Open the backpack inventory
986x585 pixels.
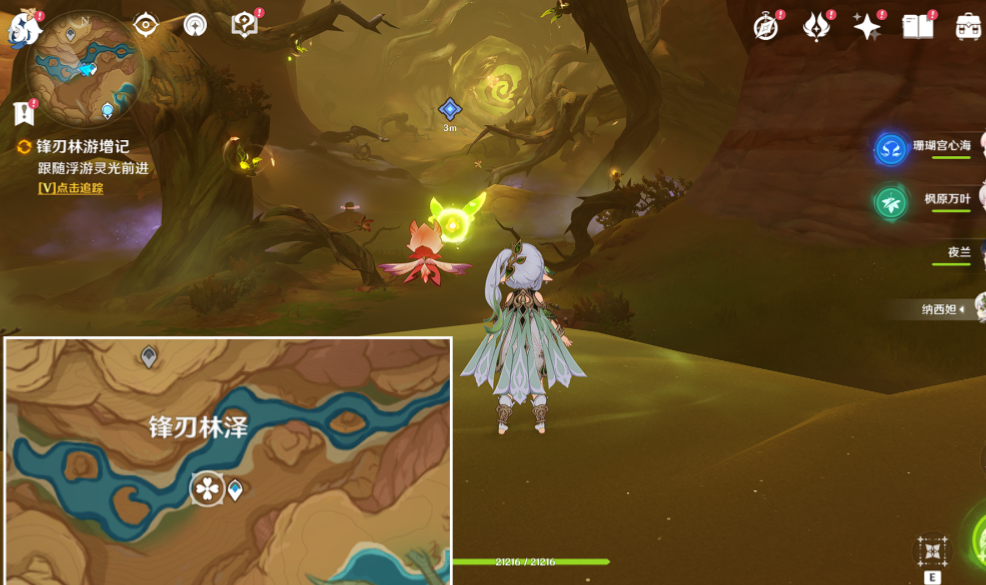click(x=967, y=27)
